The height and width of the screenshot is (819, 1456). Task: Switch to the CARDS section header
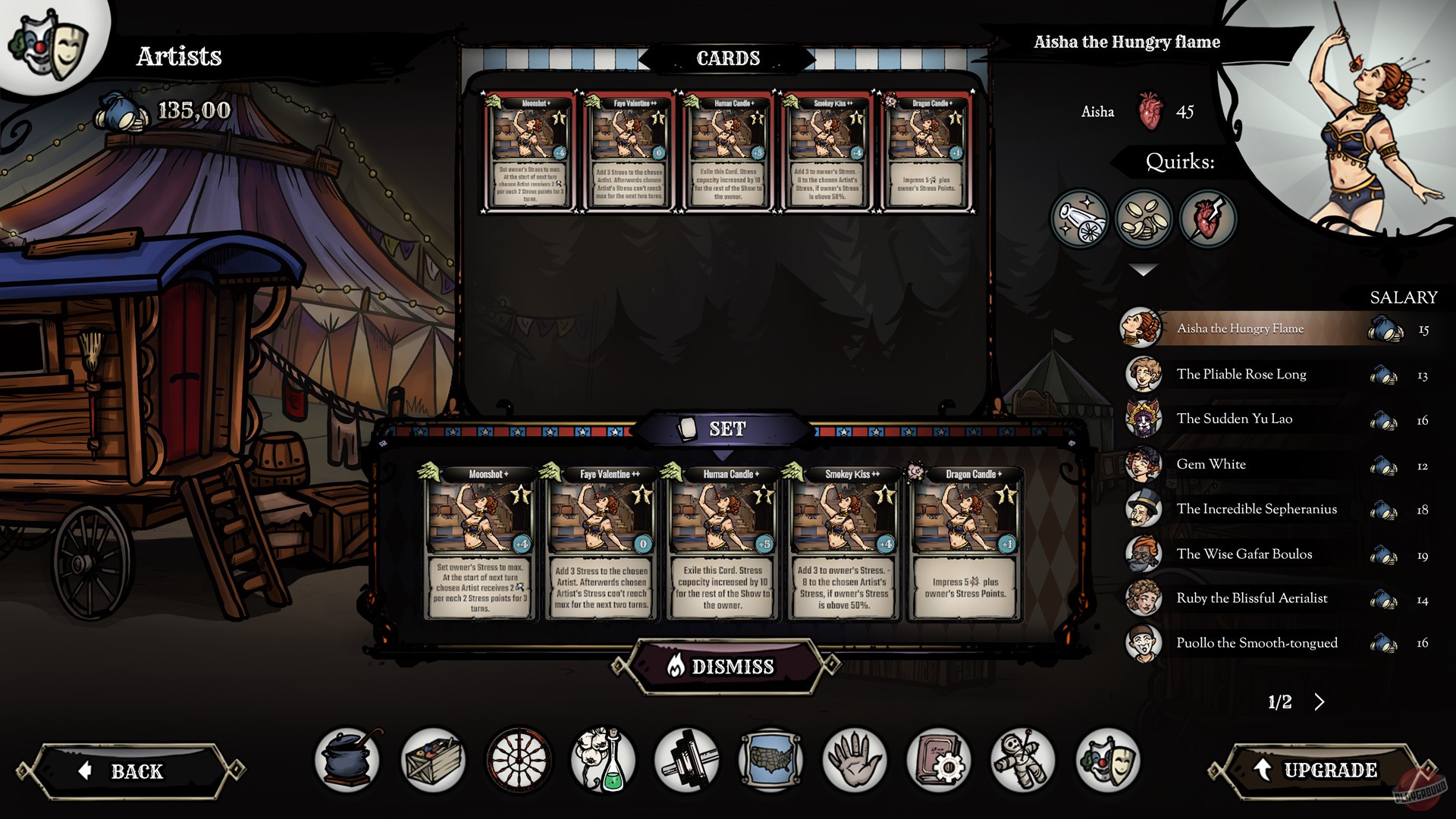(728, 57)
